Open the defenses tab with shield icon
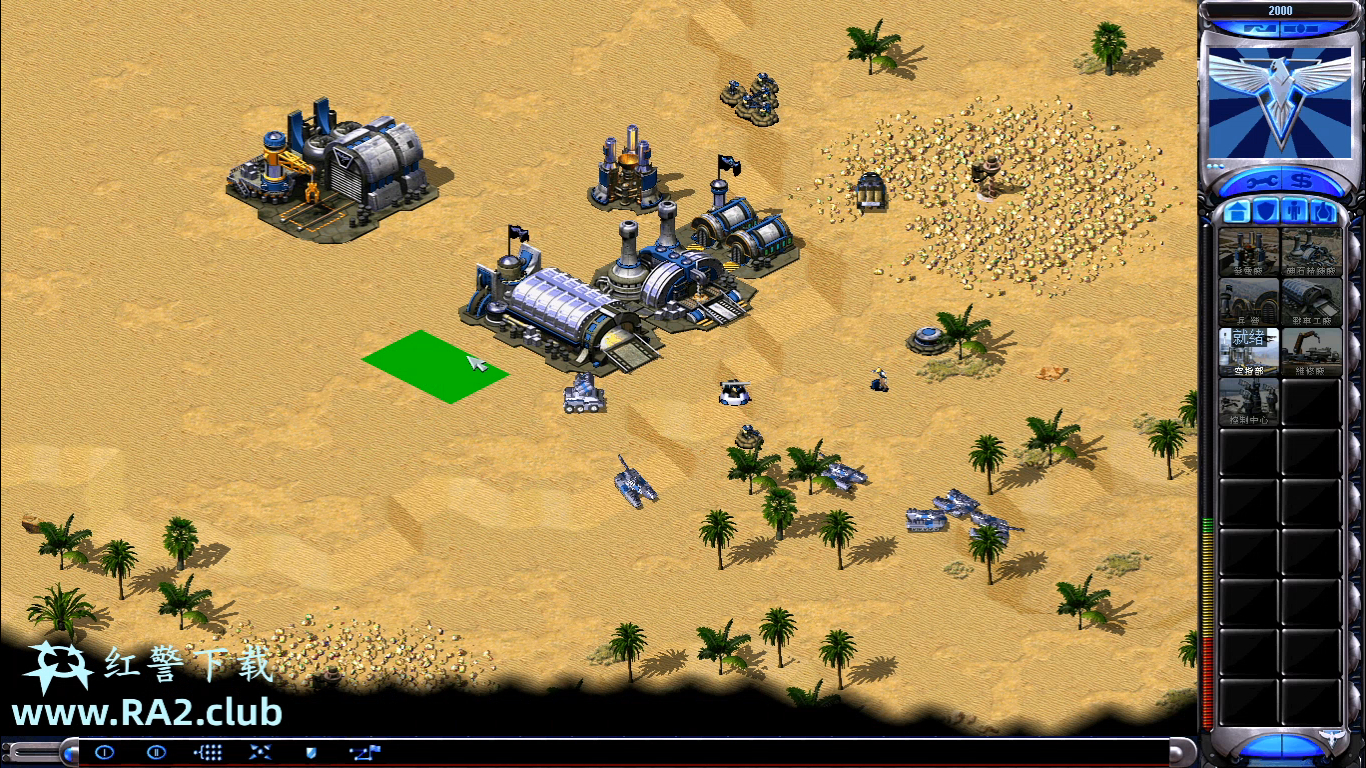This screenshot has width=1366, height=768. pyautogui.click(x=1266, y=212)
